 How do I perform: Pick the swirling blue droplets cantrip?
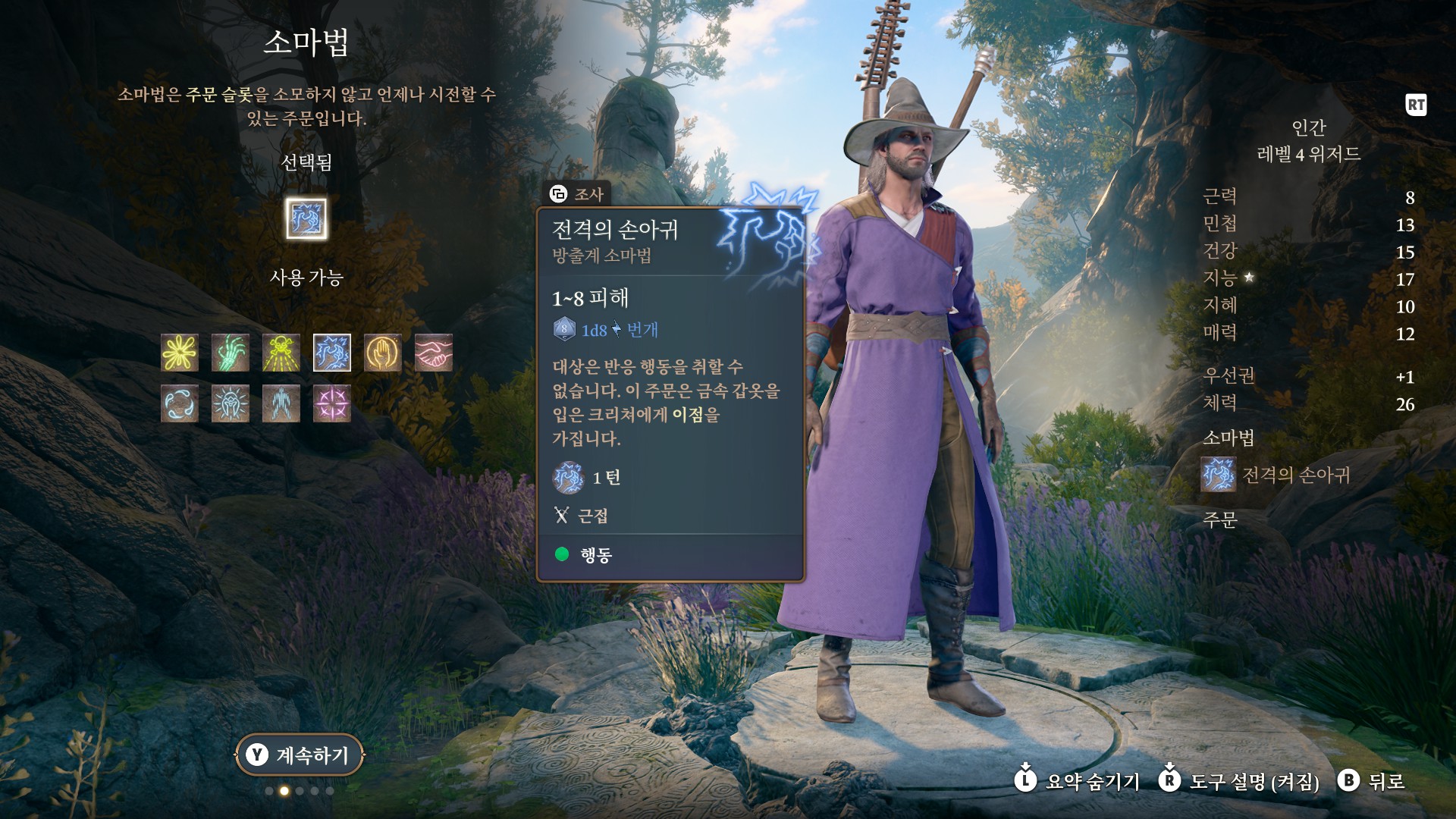click(x=180, y=403)
